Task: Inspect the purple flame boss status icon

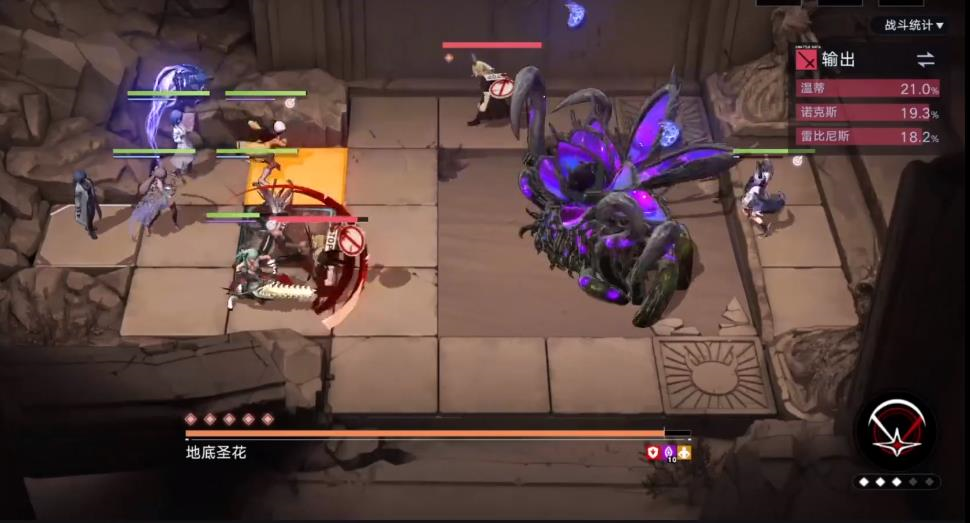Action: point(669,452)
